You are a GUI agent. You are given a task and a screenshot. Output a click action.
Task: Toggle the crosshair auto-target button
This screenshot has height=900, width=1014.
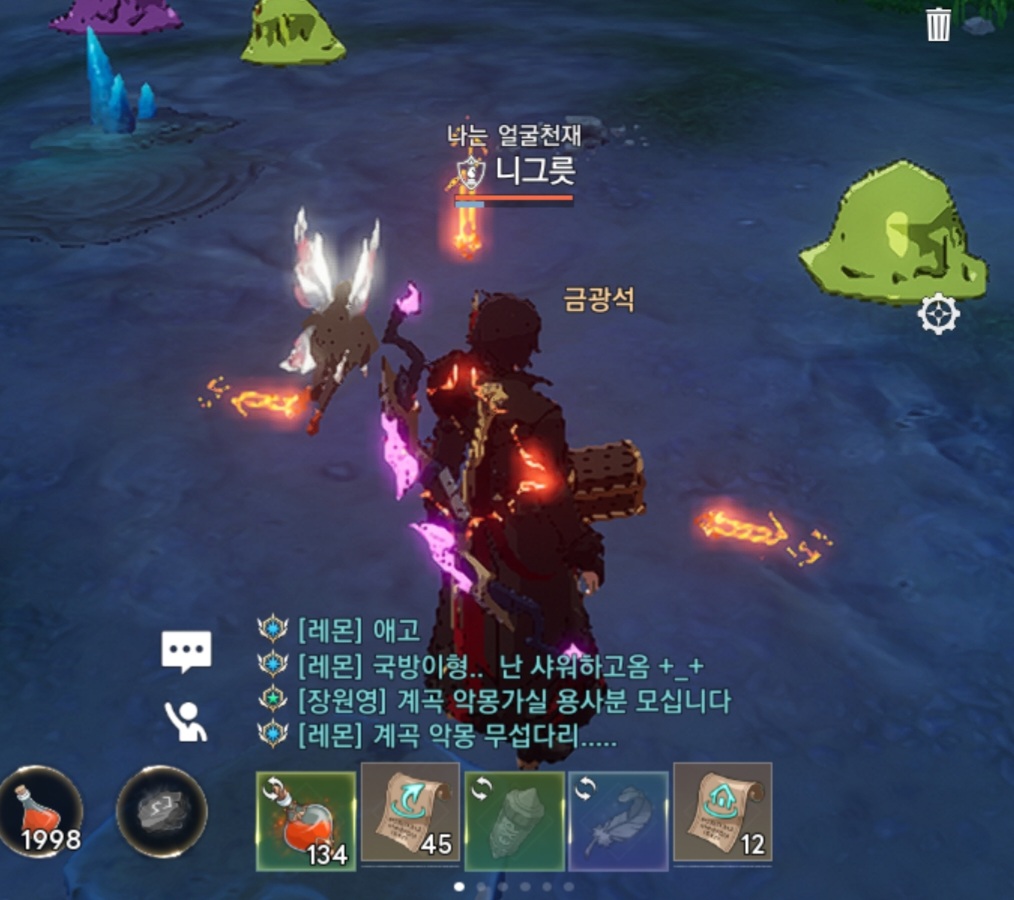pos(938,316)
